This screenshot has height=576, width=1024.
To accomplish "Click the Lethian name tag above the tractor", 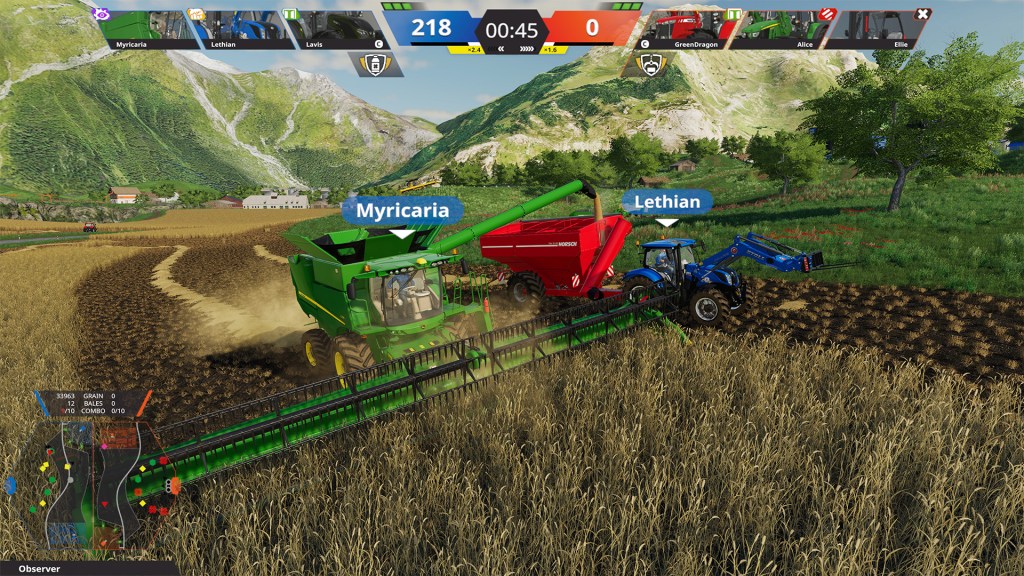I will click(x=667, y=202).
